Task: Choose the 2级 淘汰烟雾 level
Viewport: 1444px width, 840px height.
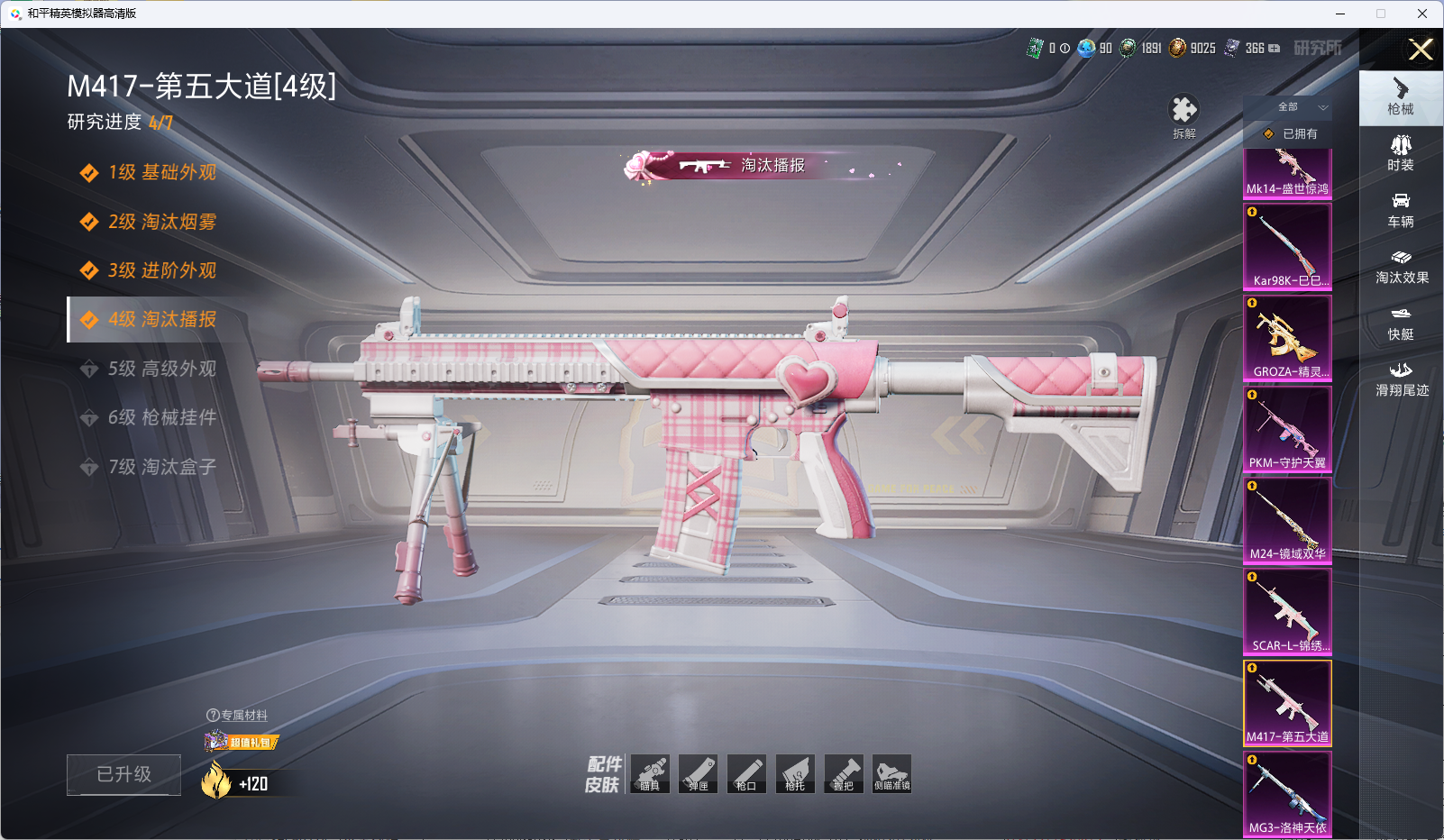Action: 161,222
